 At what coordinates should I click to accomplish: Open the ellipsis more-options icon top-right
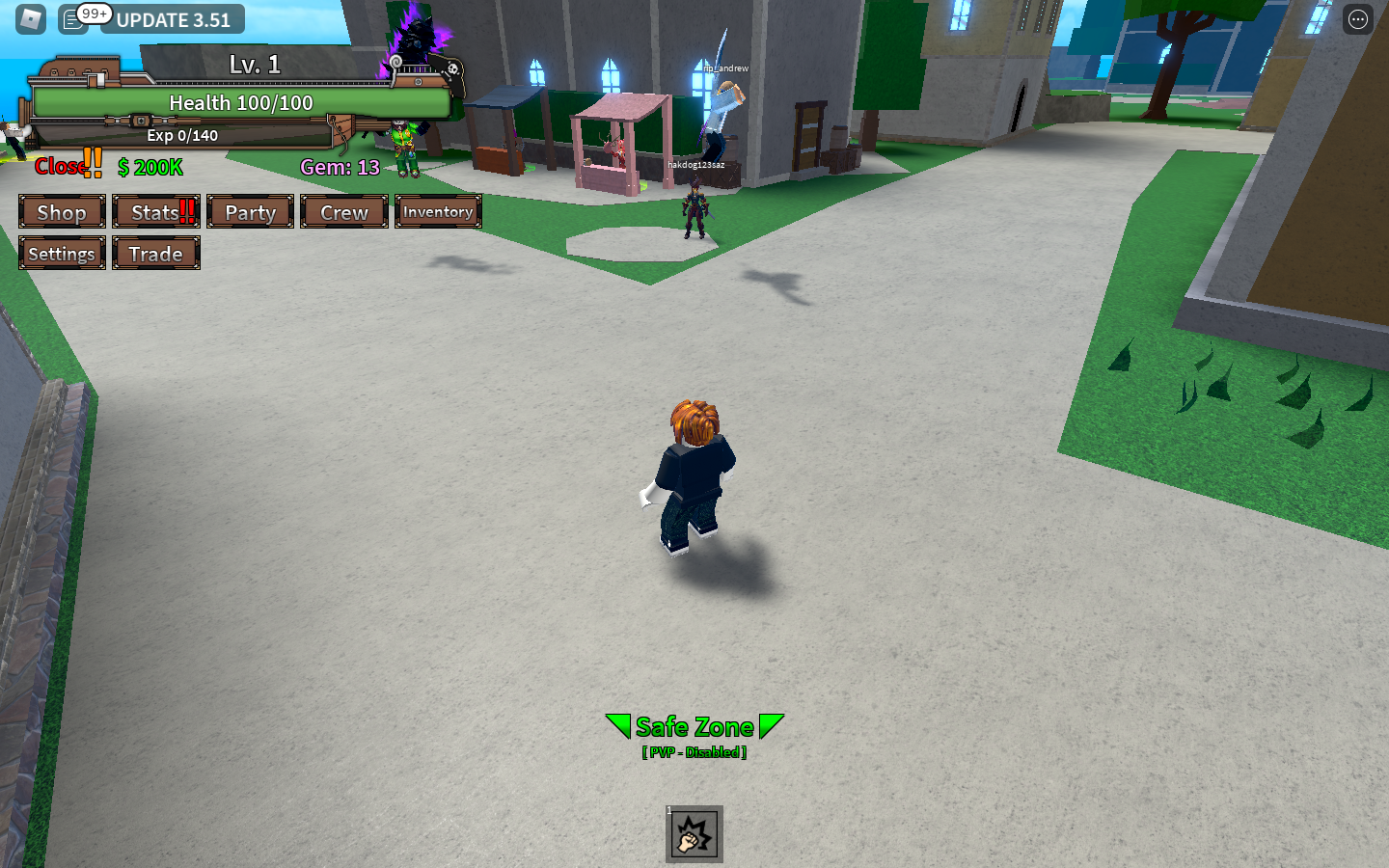[1356, 18]
